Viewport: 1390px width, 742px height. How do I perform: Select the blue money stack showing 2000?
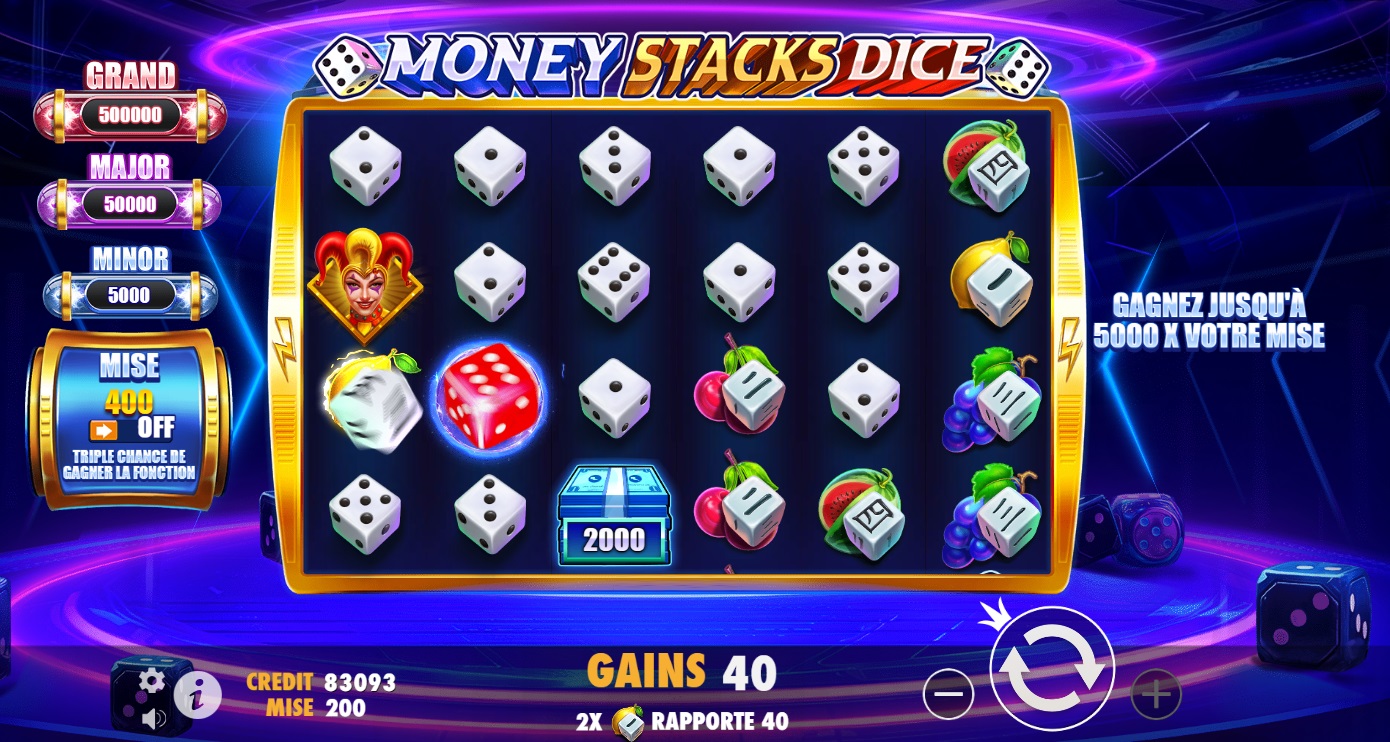click(x=614, y=515)
